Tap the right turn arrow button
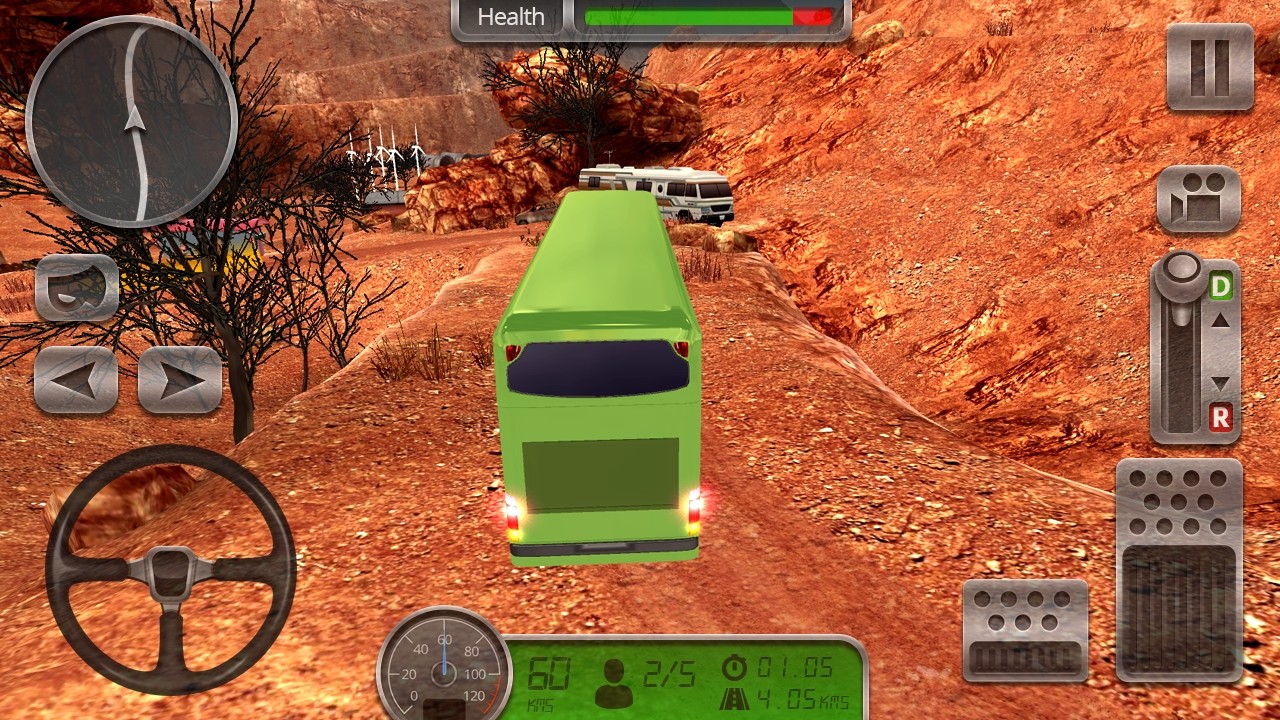Screen dimensions: 1280x720 tap(180, 380)
